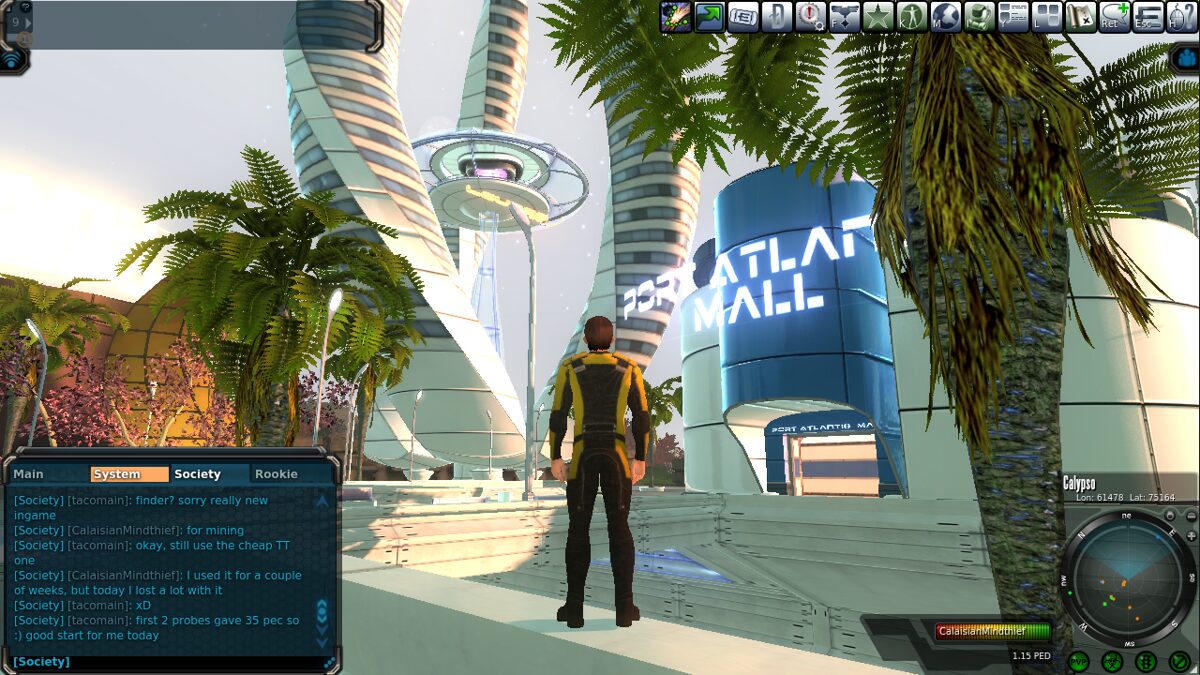Click the Esc menu toolbar button
The width and height of the screenshot is (1200, 675).
pyautogui.click(x=1149, y=17)
